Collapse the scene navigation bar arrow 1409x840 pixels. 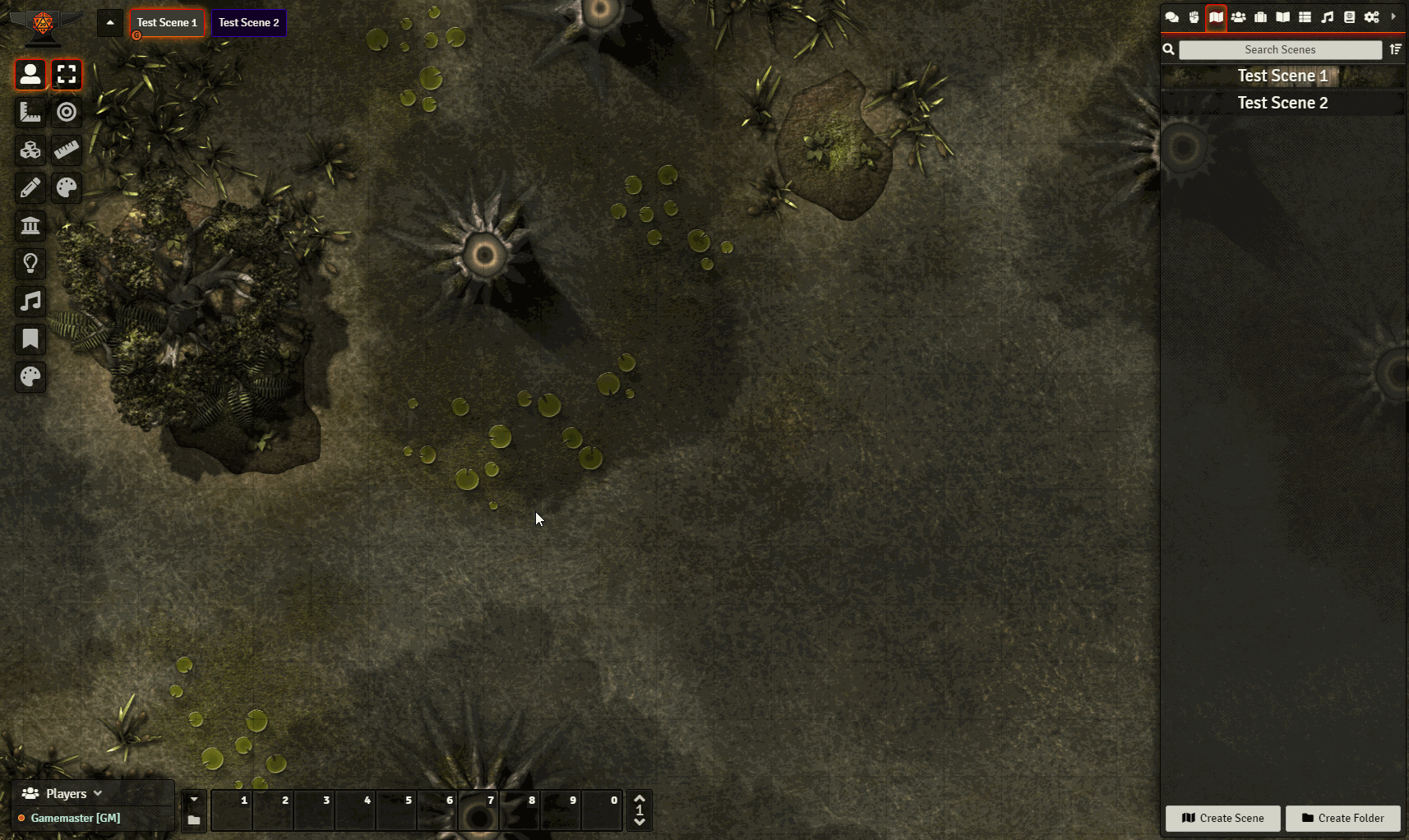coord(110,23)
